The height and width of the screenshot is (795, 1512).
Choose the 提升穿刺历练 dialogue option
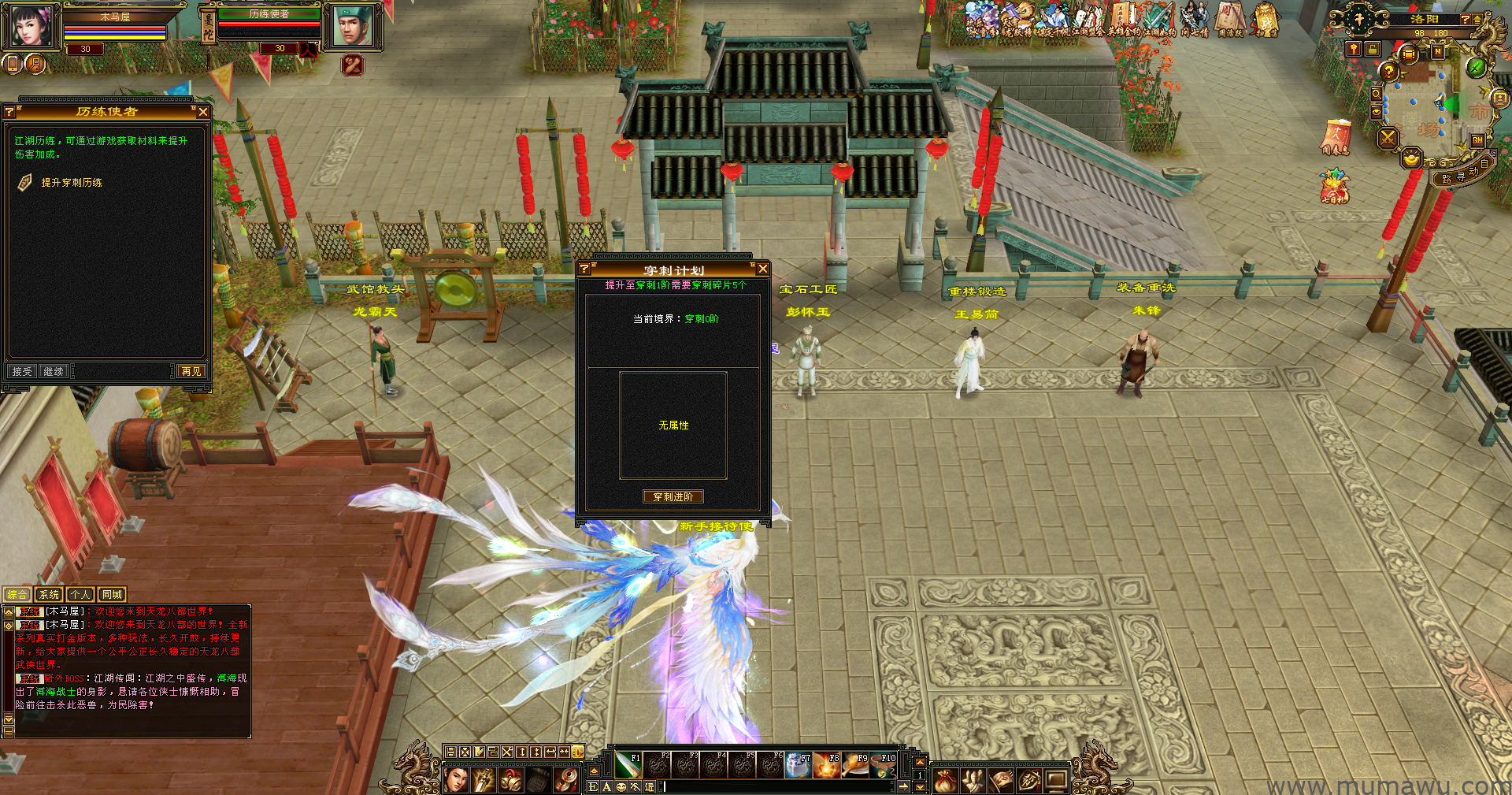pyautogui.click(x=72, y=183)
